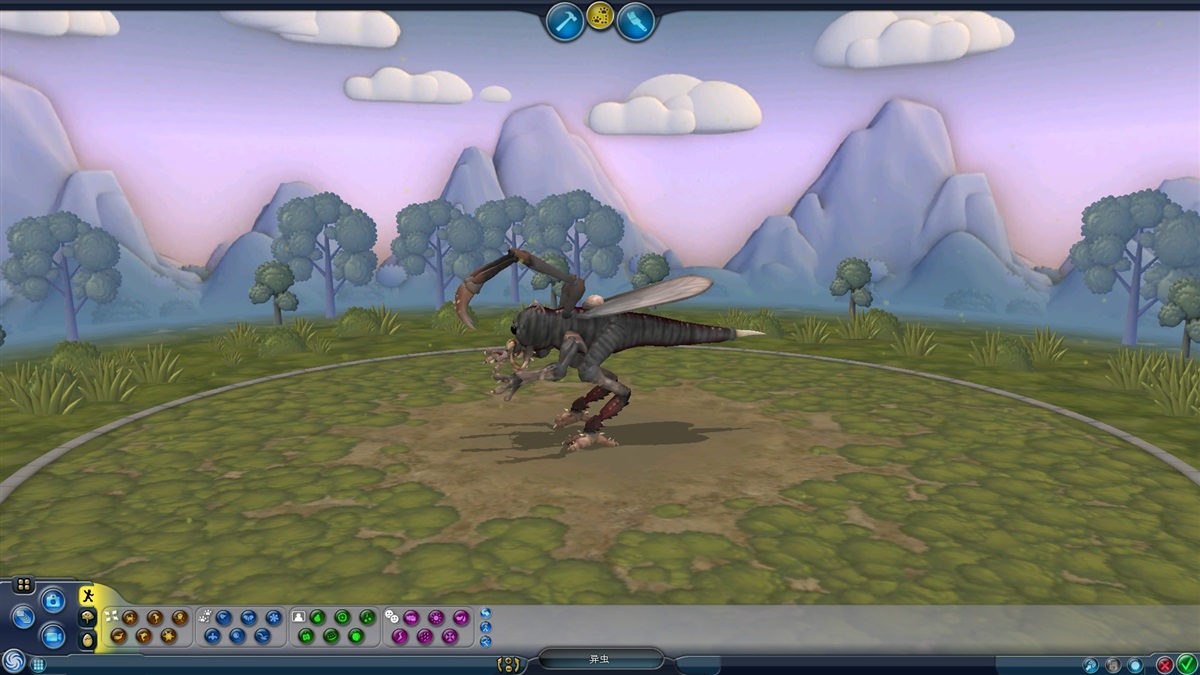Record a video with the camcorder button
The image size is (1200, 675).
[53, 635]
